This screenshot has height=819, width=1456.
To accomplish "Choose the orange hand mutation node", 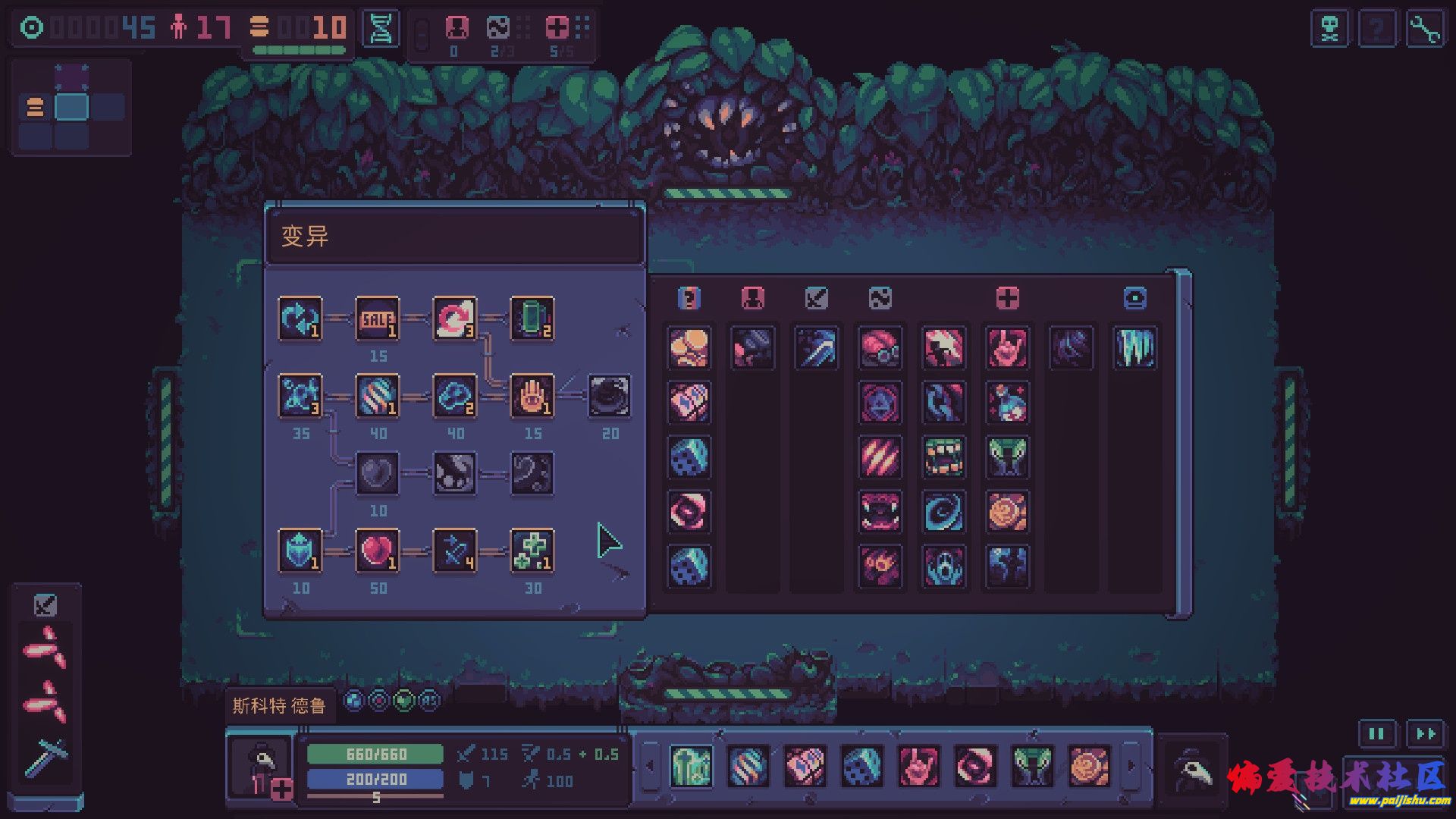I will 532,396.
